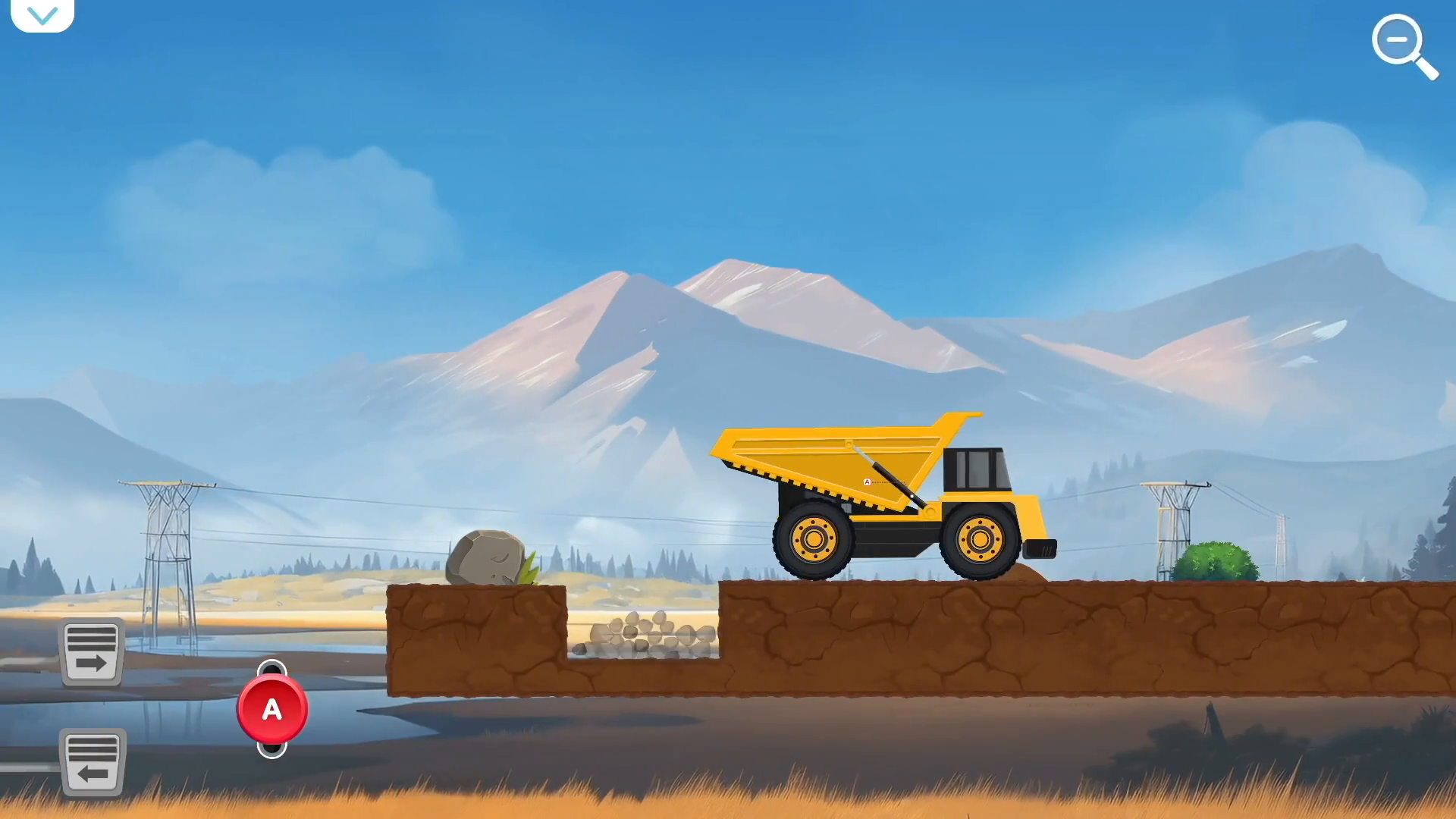Click the truck's rear wheel hub
Viewport: 1456px width, 819px height.
coord(813,540)
